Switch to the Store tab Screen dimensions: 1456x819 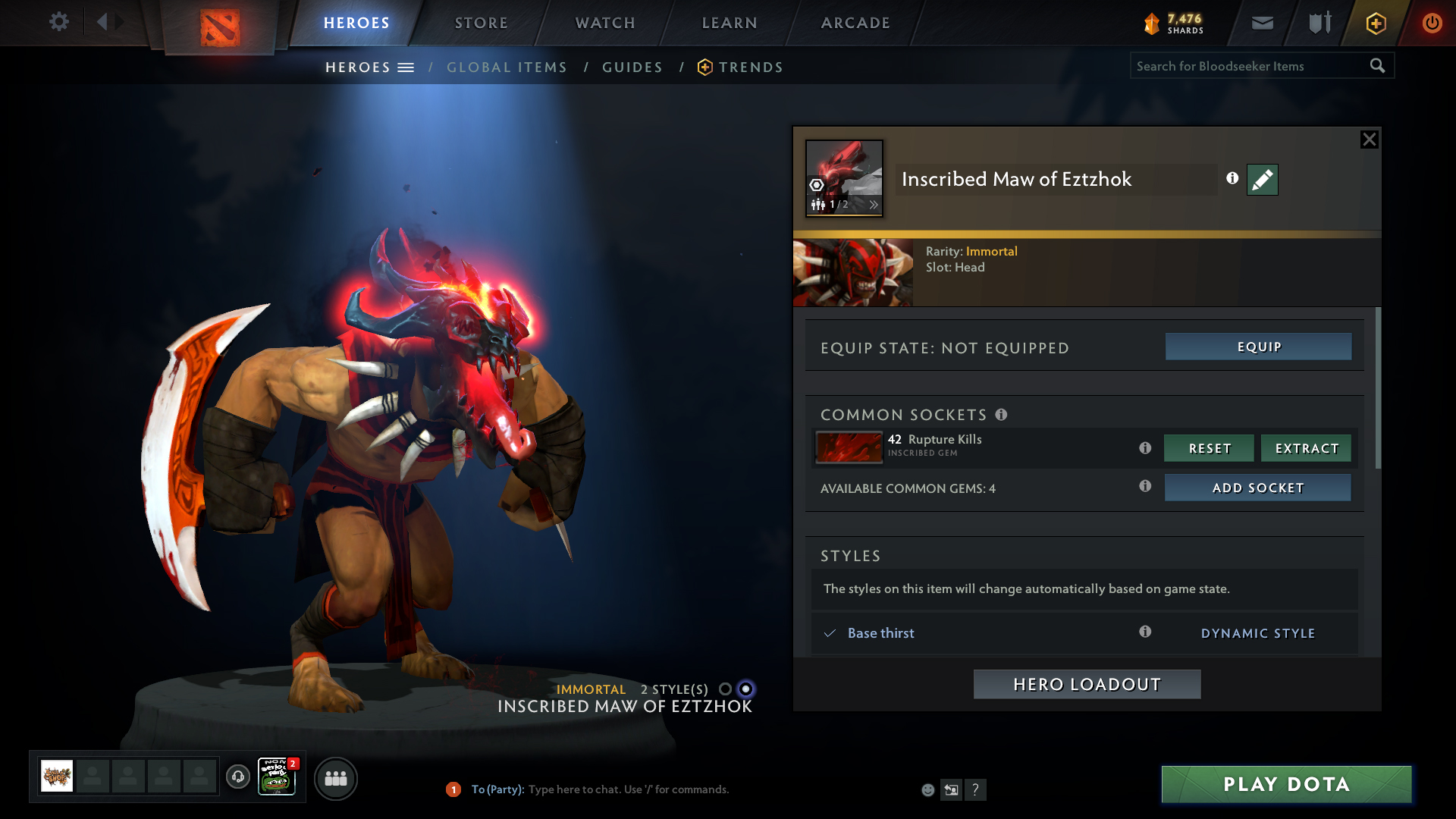tap(482, 23)
